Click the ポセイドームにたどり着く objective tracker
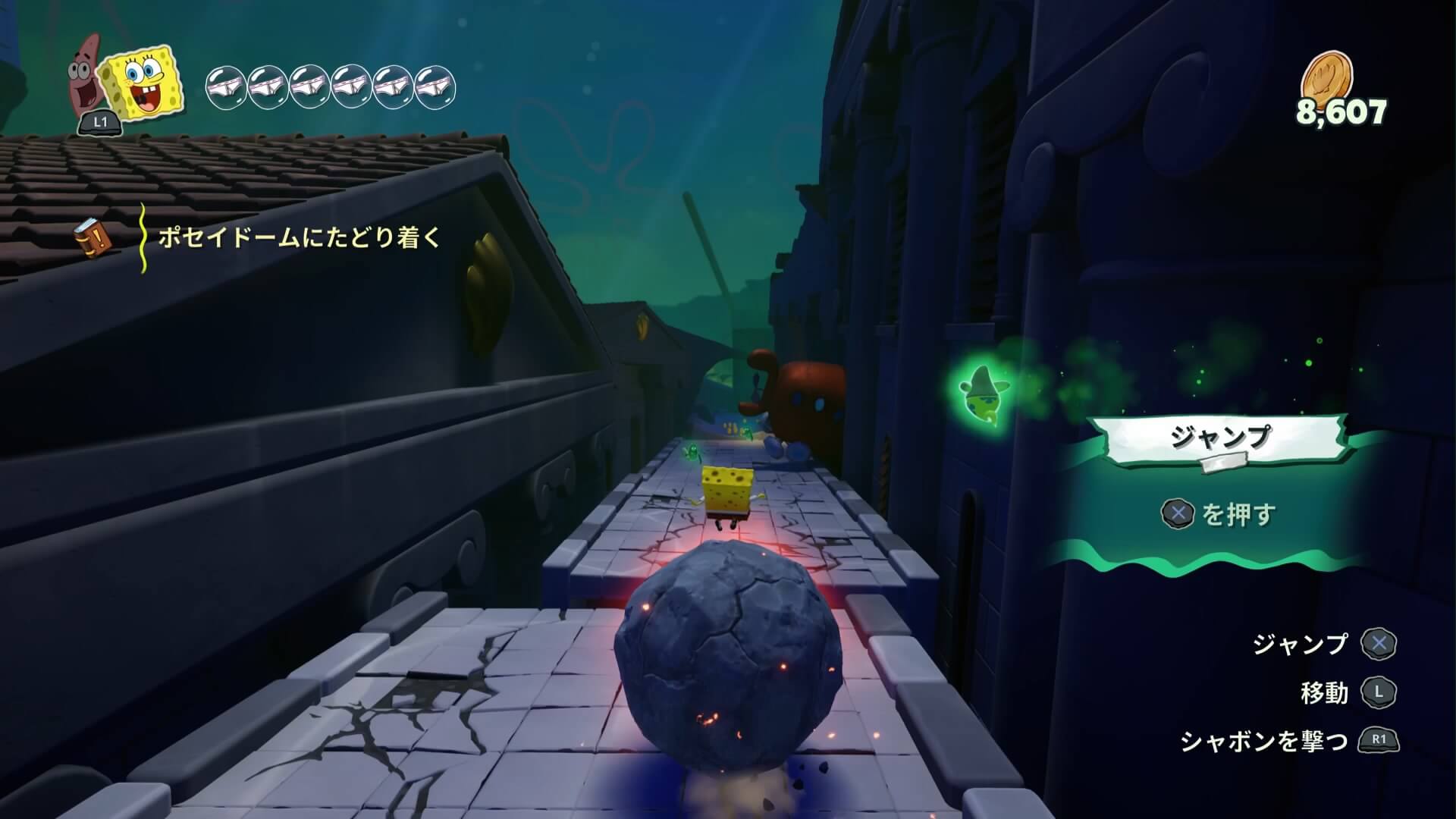Viewport: 1456px width, 819px height. (x=299, y=238)
